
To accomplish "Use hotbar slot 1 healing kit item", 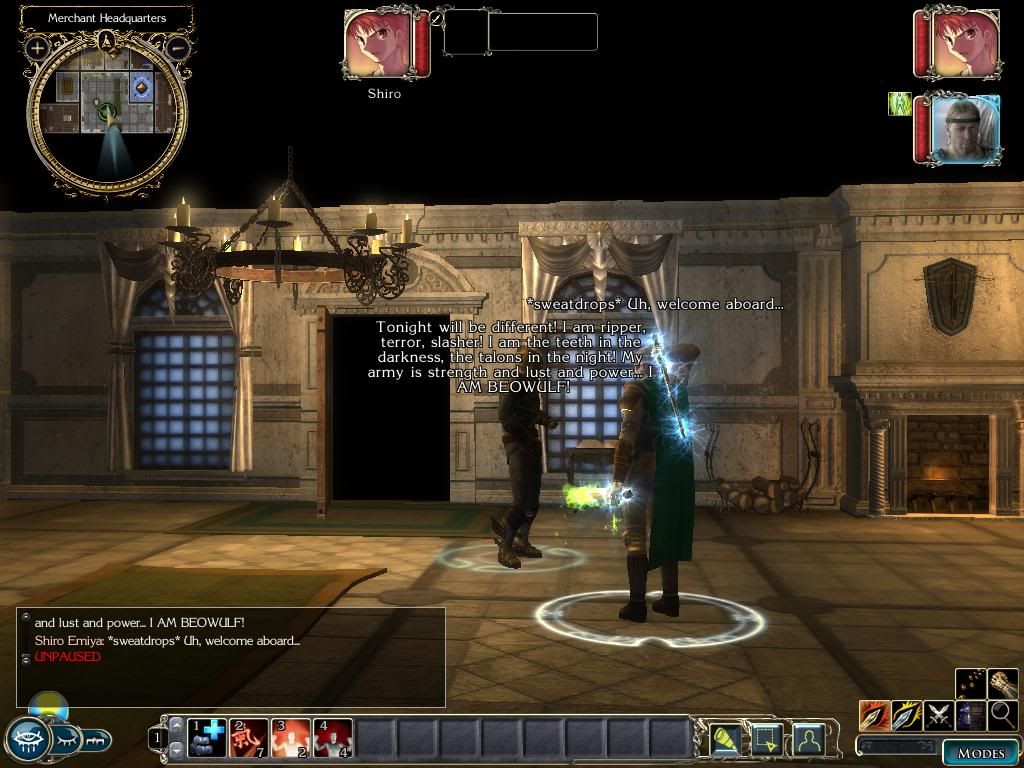I will 206,739.
